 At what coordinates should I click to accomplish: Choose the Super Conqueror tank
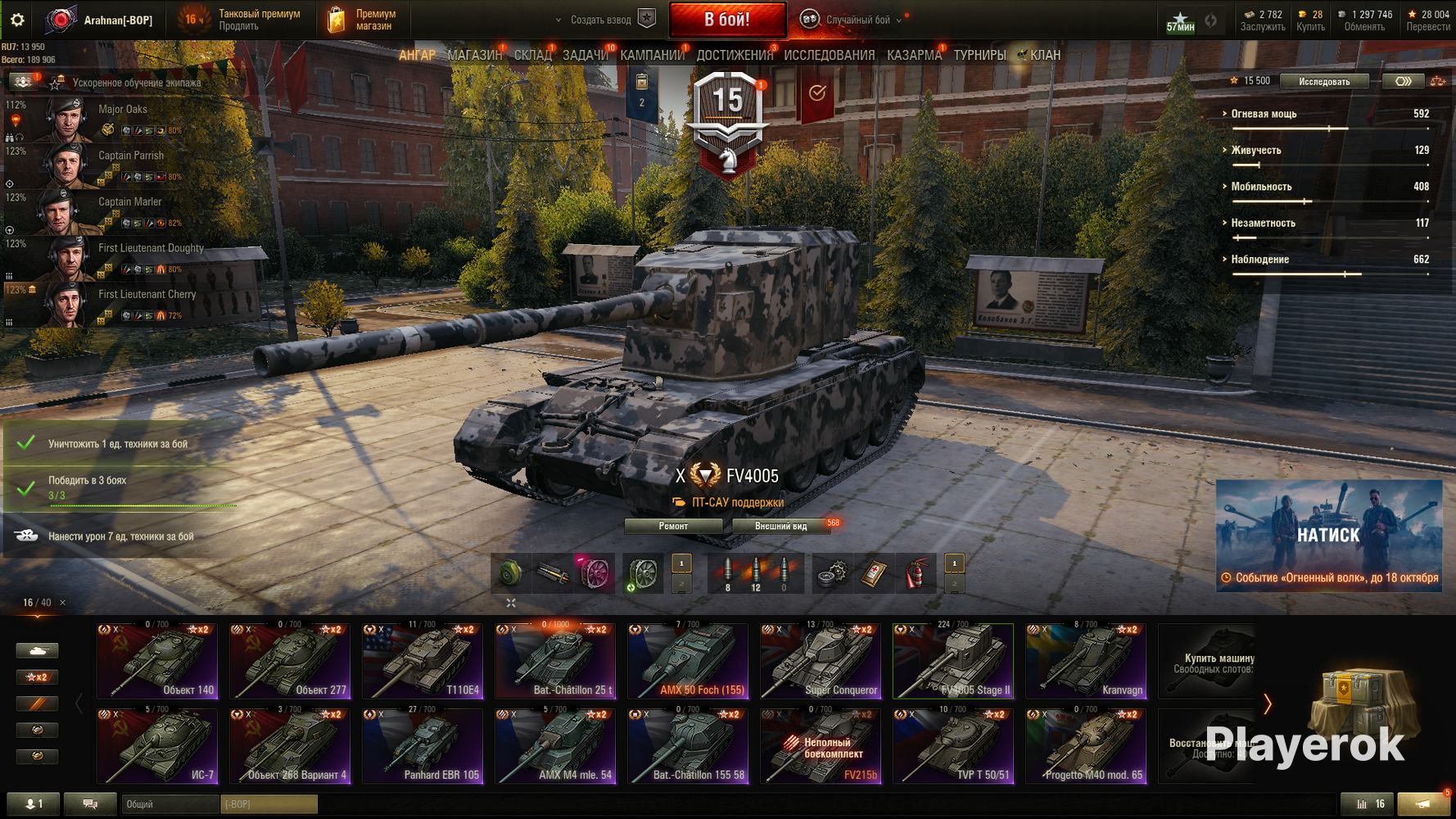tap(821, 661)
